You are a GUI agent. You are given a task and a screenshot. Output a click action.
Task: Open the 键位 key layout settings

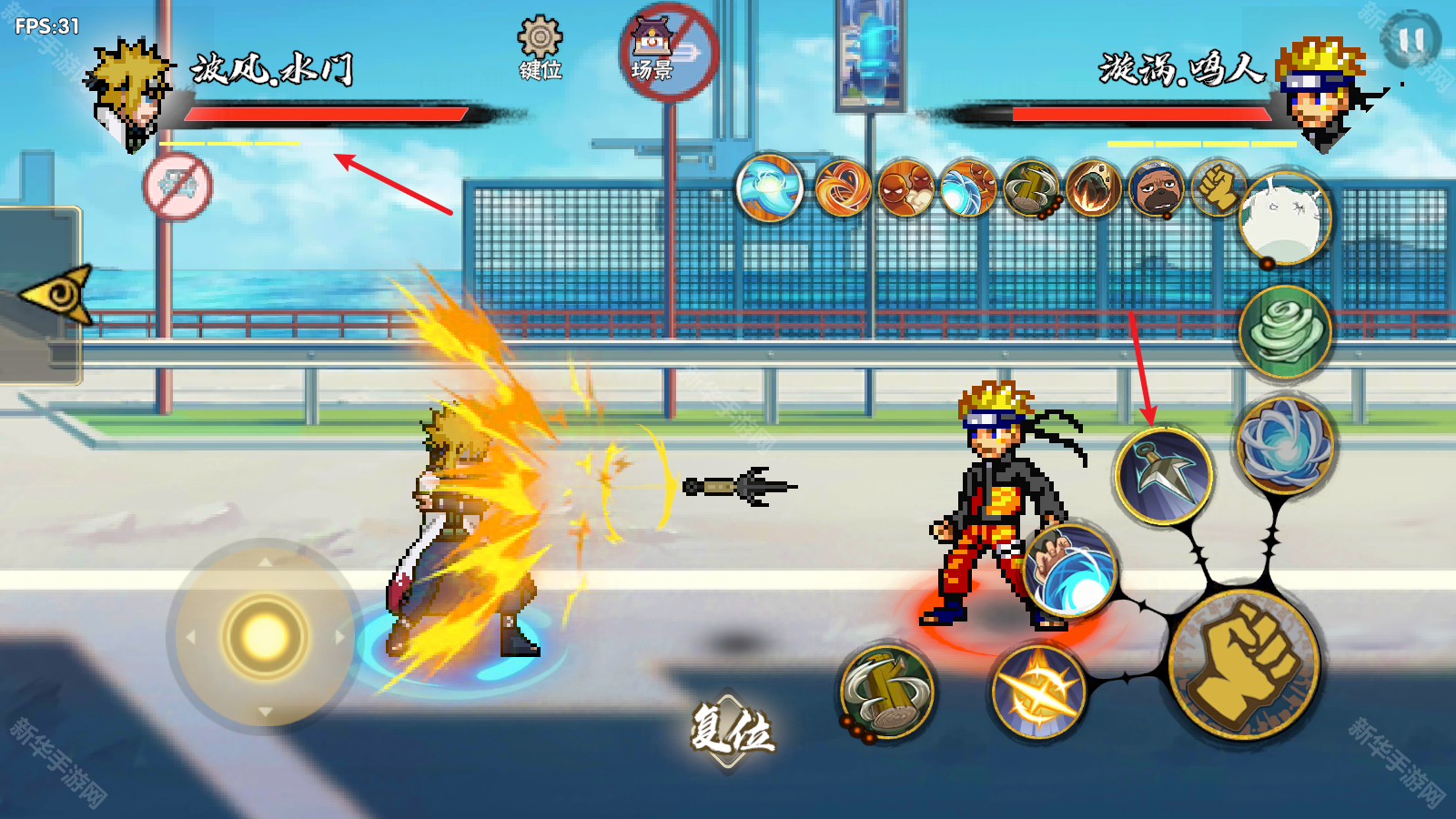coord(540,48)
